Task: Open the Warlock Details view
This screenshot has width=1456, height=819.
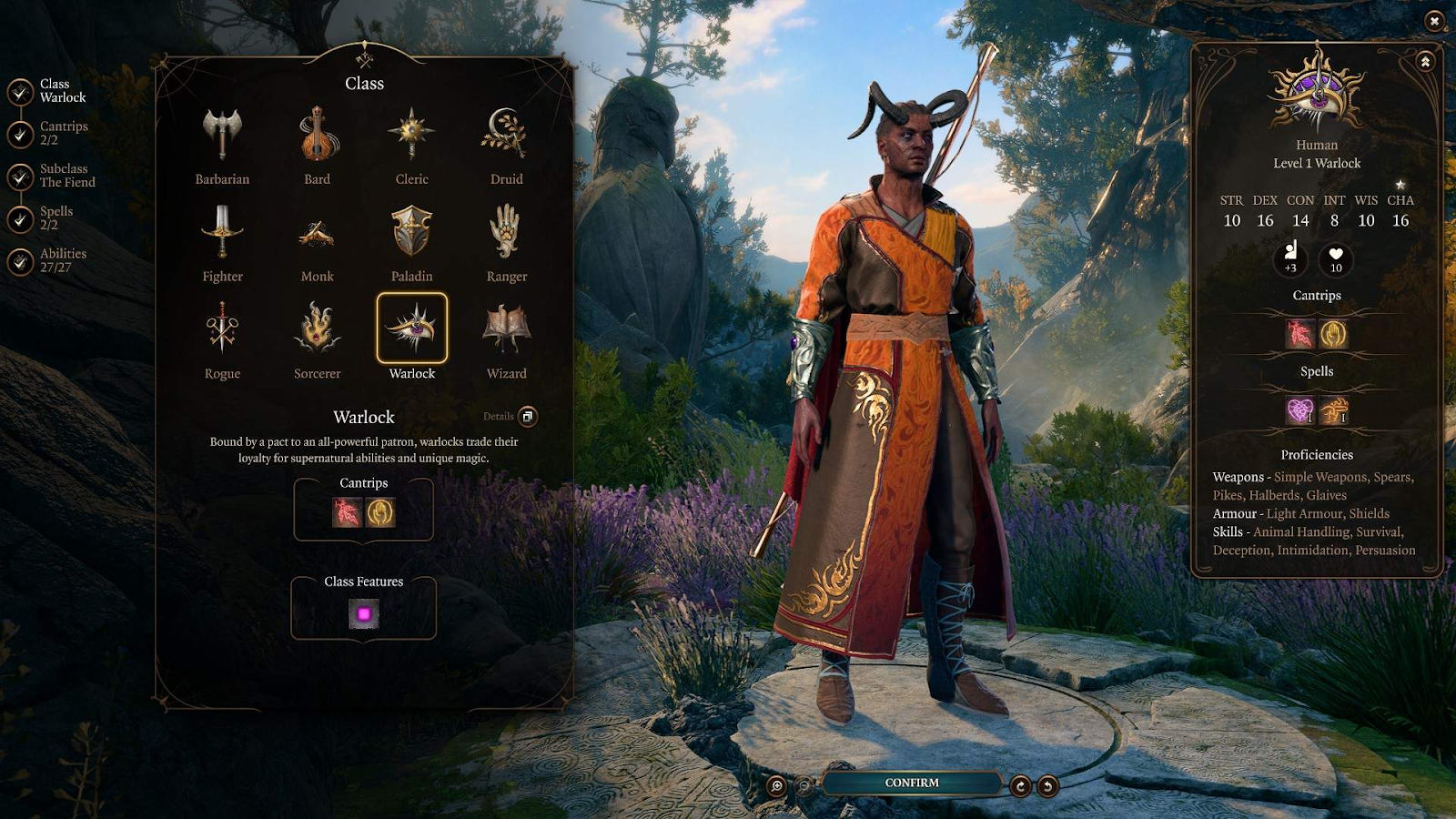Action: coord(527,417)
